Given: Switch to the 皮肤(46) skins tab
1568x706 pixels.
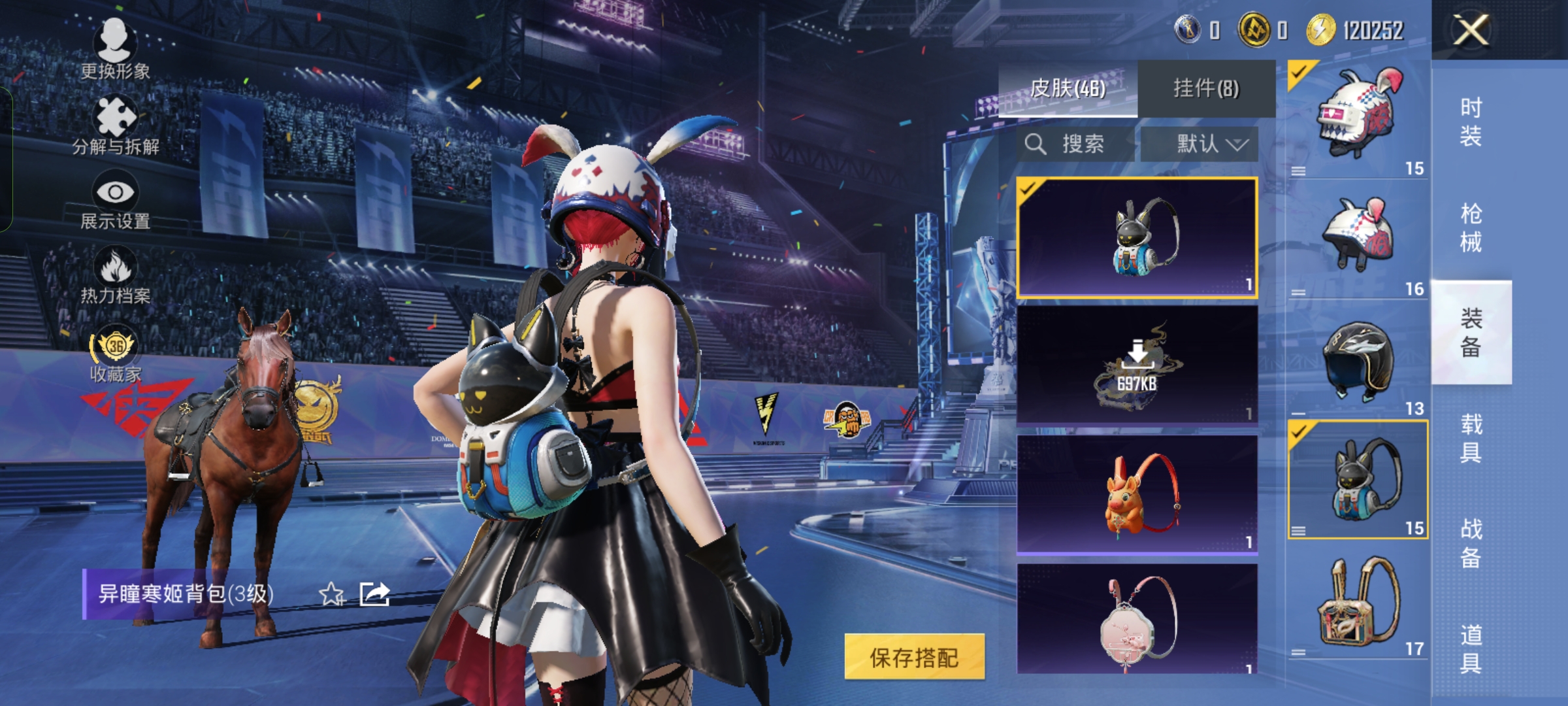Looking at the screenshot, I should pyautogui.click(x=1068, y=89).
